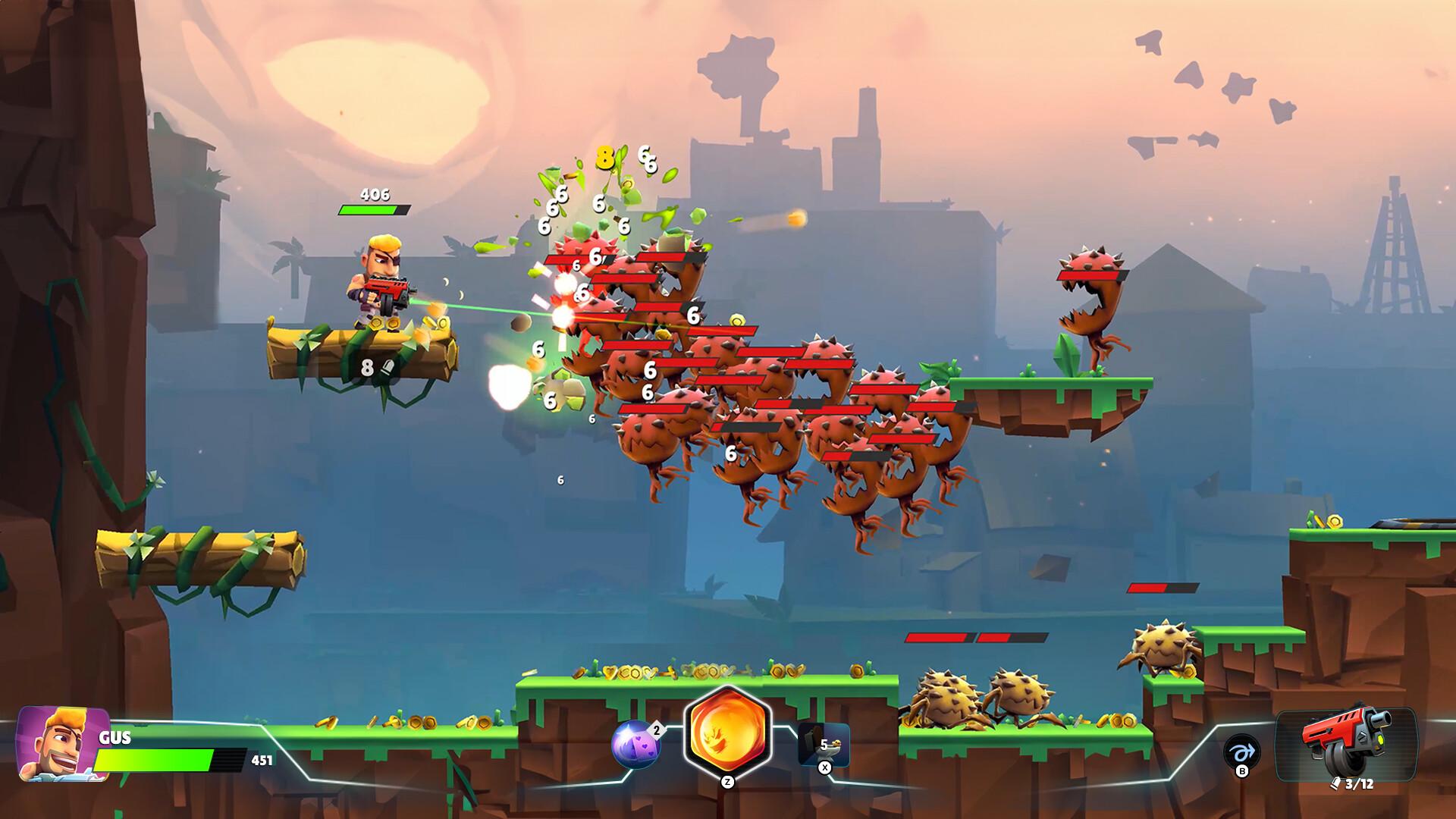
Task: Tap the 5 counter on the duck item
Action: coord(824,745)
